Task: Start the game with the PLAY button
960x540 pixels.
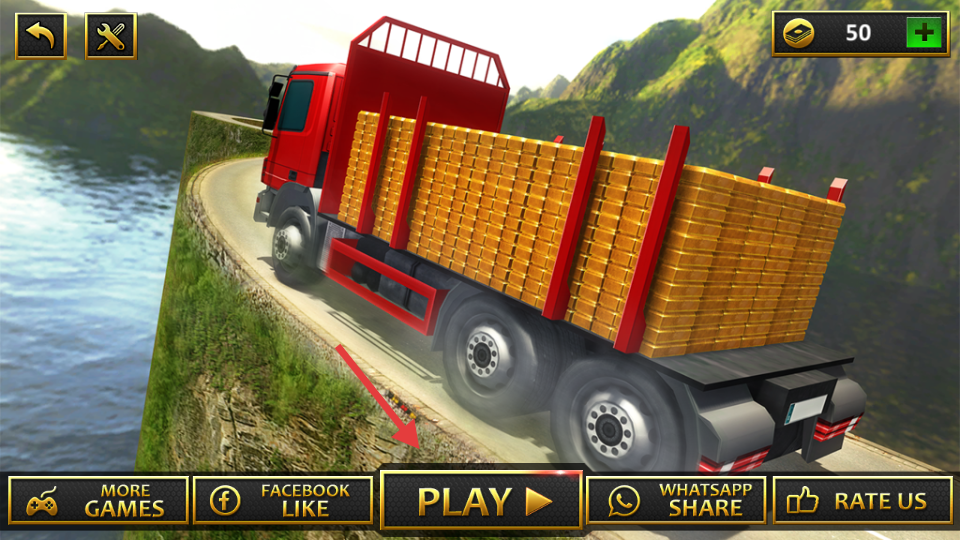Action: tap(481, 501)
